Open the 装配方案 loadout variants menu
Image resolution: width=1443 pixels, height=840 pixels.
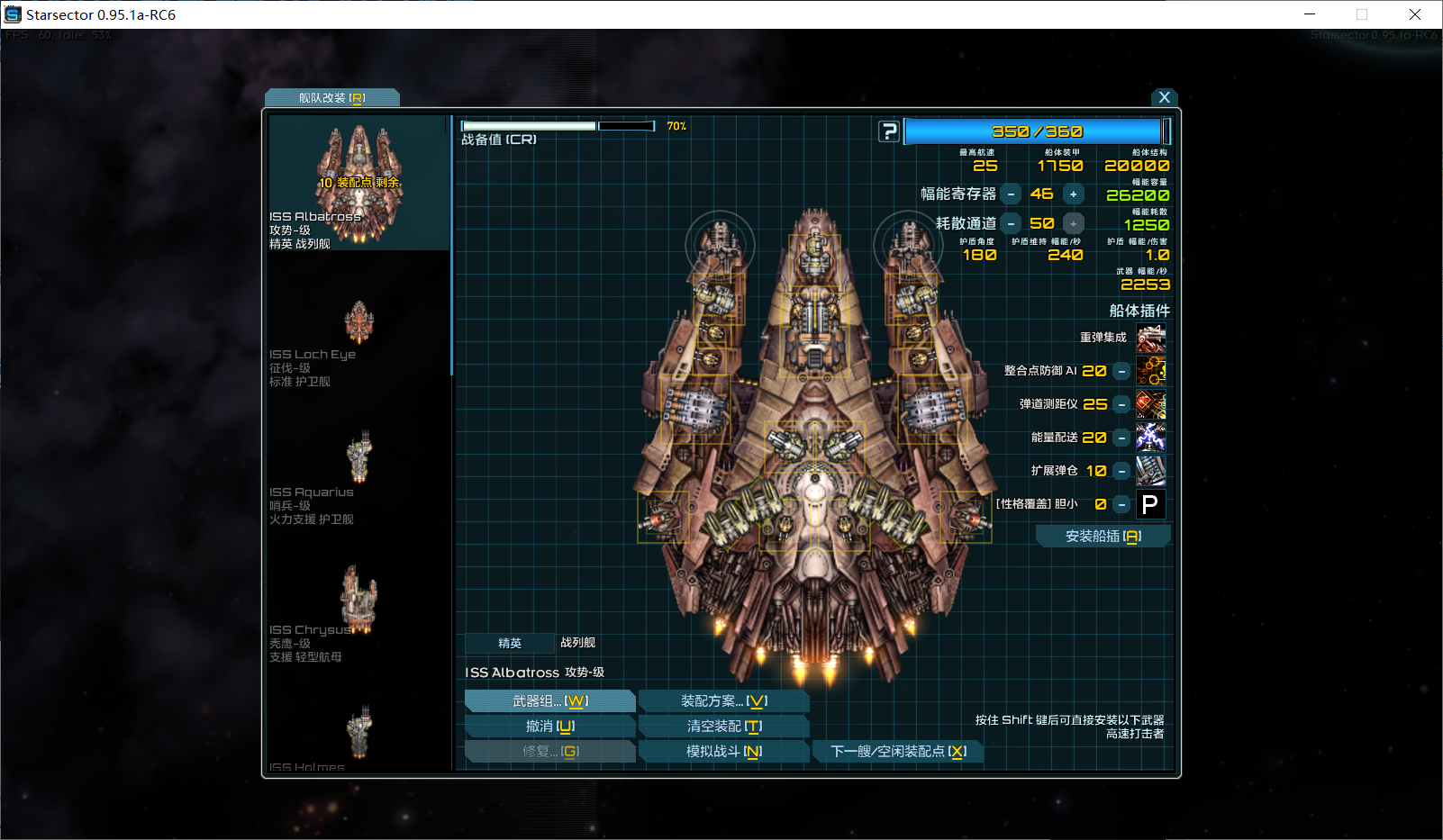723,701
